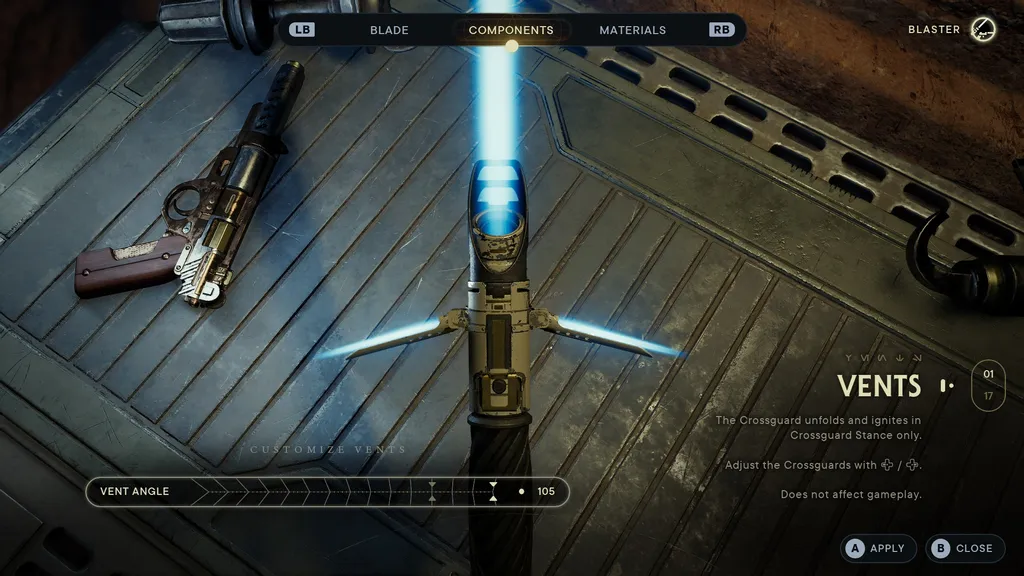Adjust the Vent Angle slider
This screenshot has width=1024, height=576.
(493, 492)
